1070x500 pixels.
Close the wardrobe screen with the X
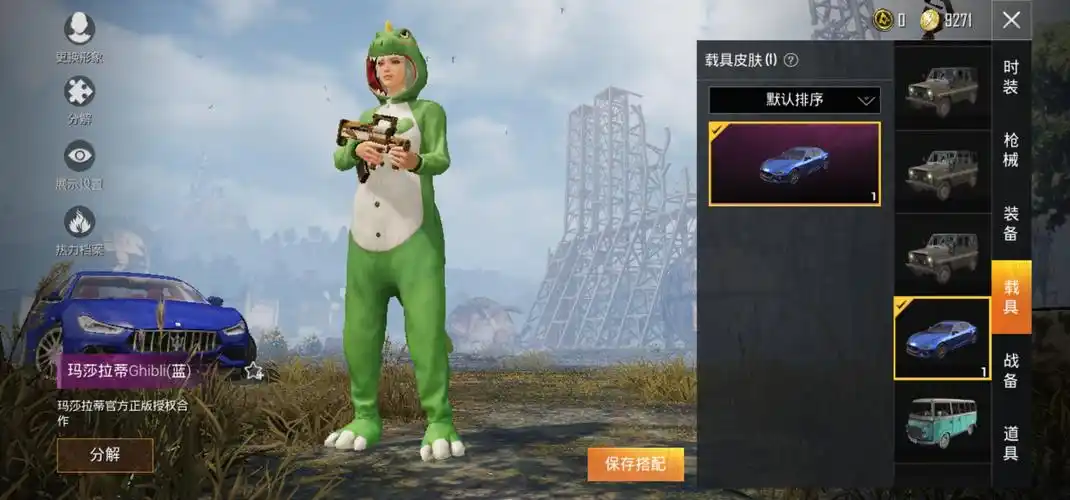point(1011,19)
